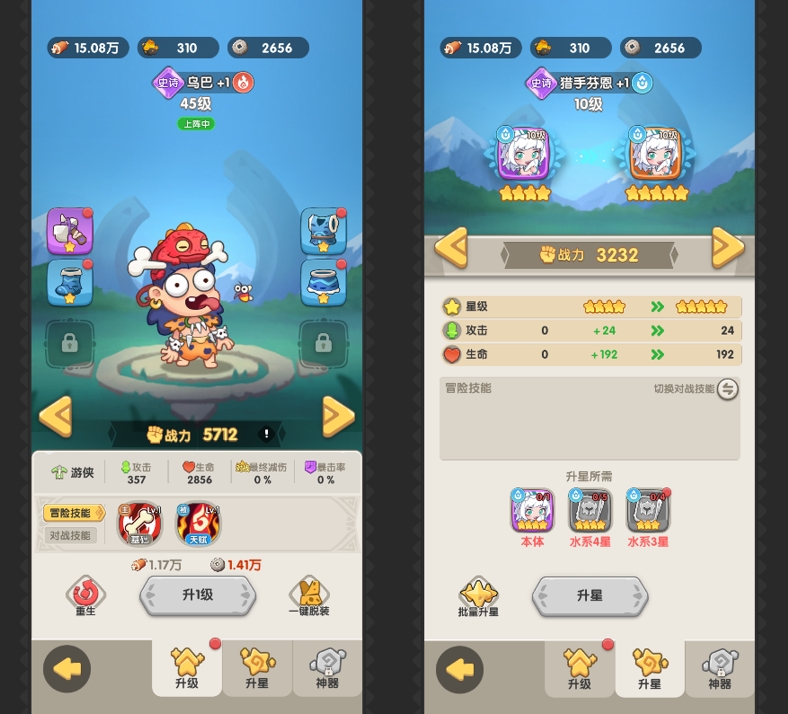This screenshot has width=788, height=714.
Task: Add the 本体 duplicate hero material
Action: (x=532, y=510)
